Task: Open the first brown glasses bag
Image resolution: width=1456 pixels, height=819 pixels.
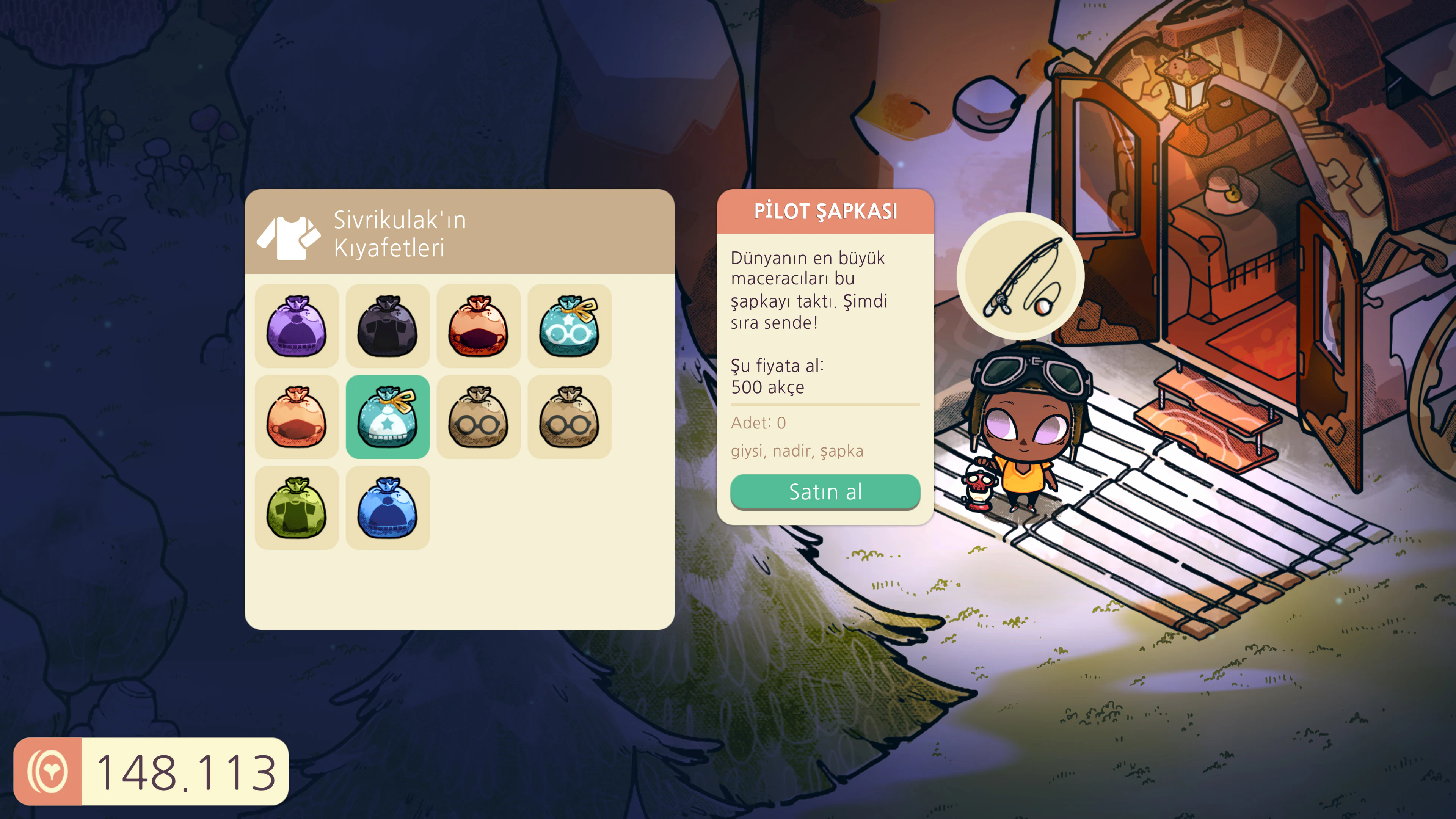Action: point(479,417)
